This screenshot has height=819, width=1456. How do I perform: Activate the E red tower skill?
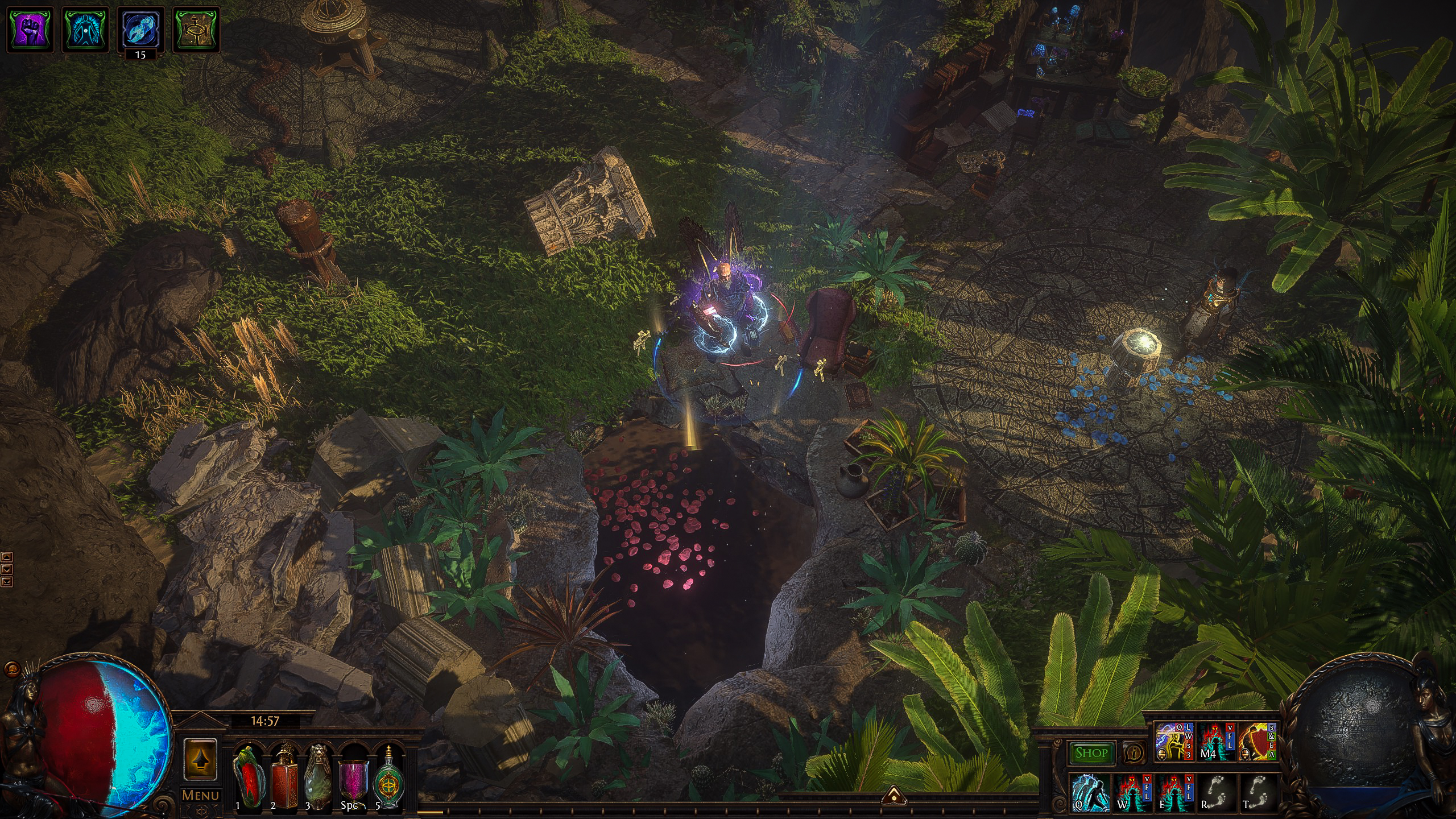tap(1174, 792)
